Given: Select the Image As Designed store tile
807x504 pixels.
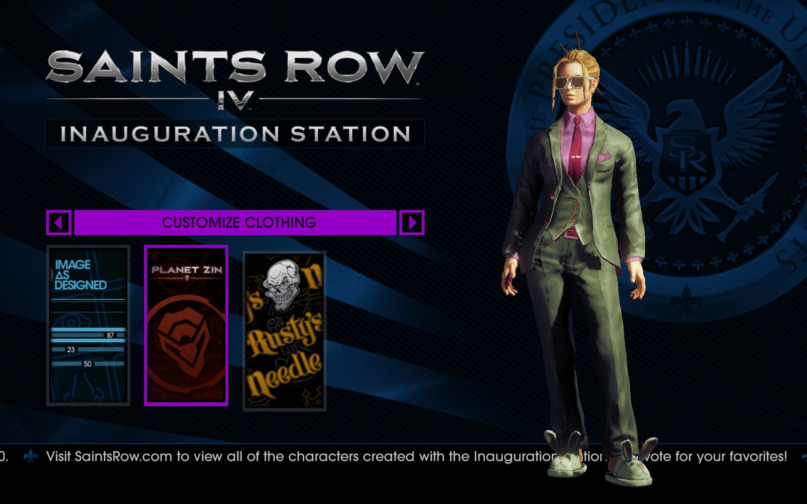Looking at the screenshot, I should click(88, 325).
